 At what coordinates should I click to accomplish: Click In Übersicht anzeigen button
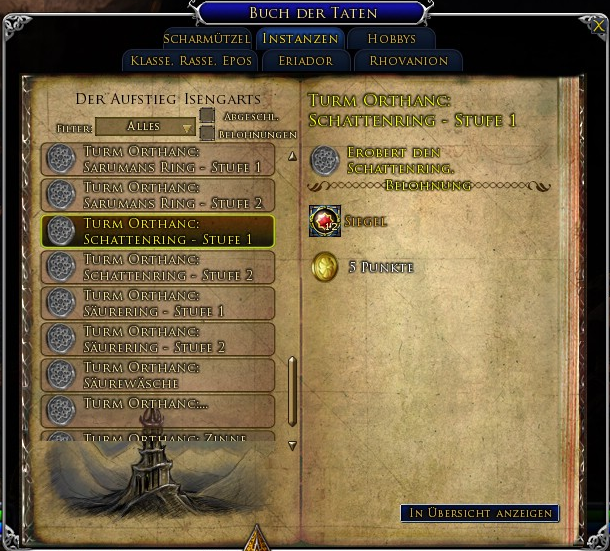tap(480, 513)
